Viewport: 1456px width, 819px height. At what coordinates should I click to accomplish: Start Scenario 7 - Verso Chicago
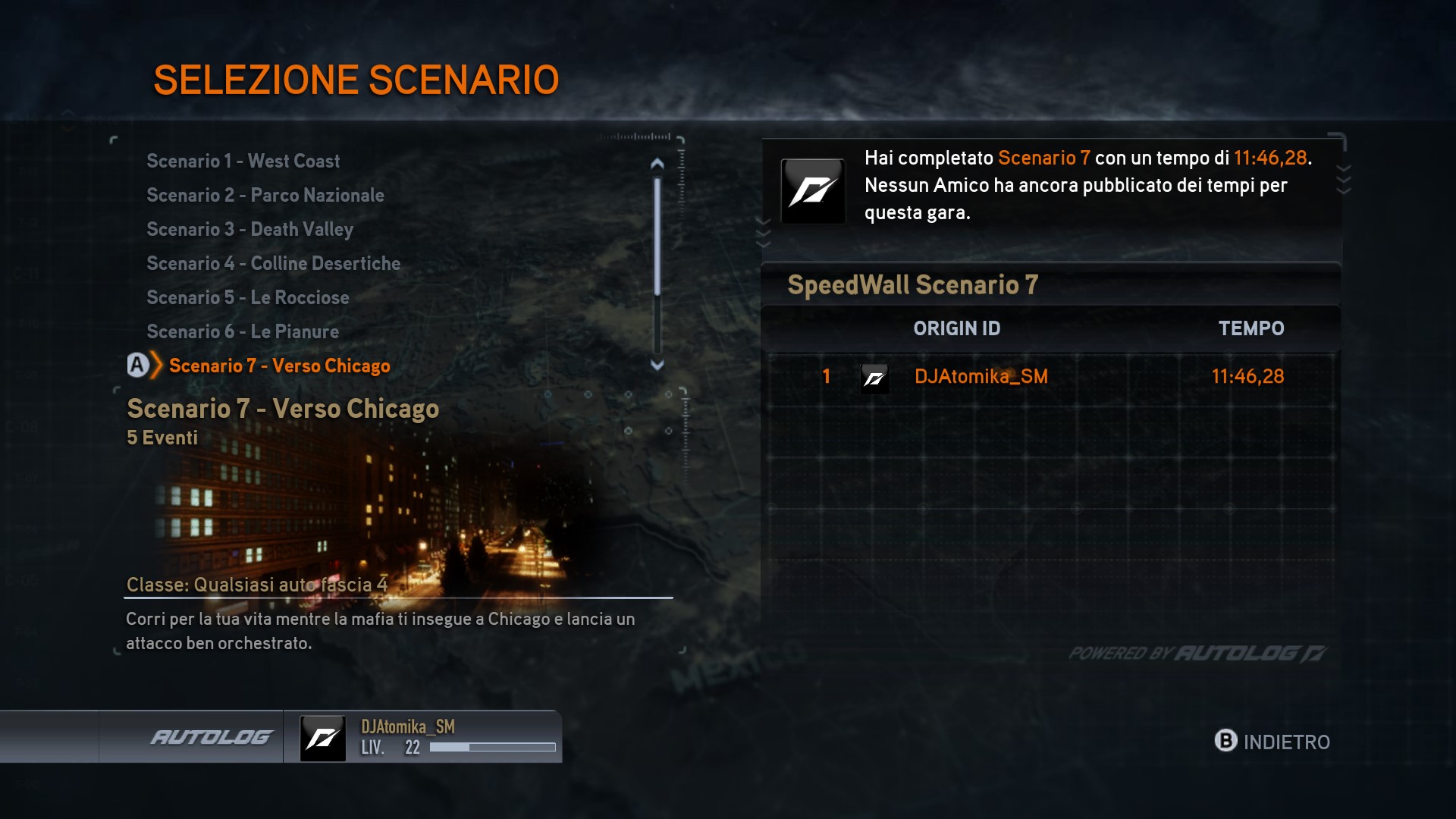tap(279, 366)
